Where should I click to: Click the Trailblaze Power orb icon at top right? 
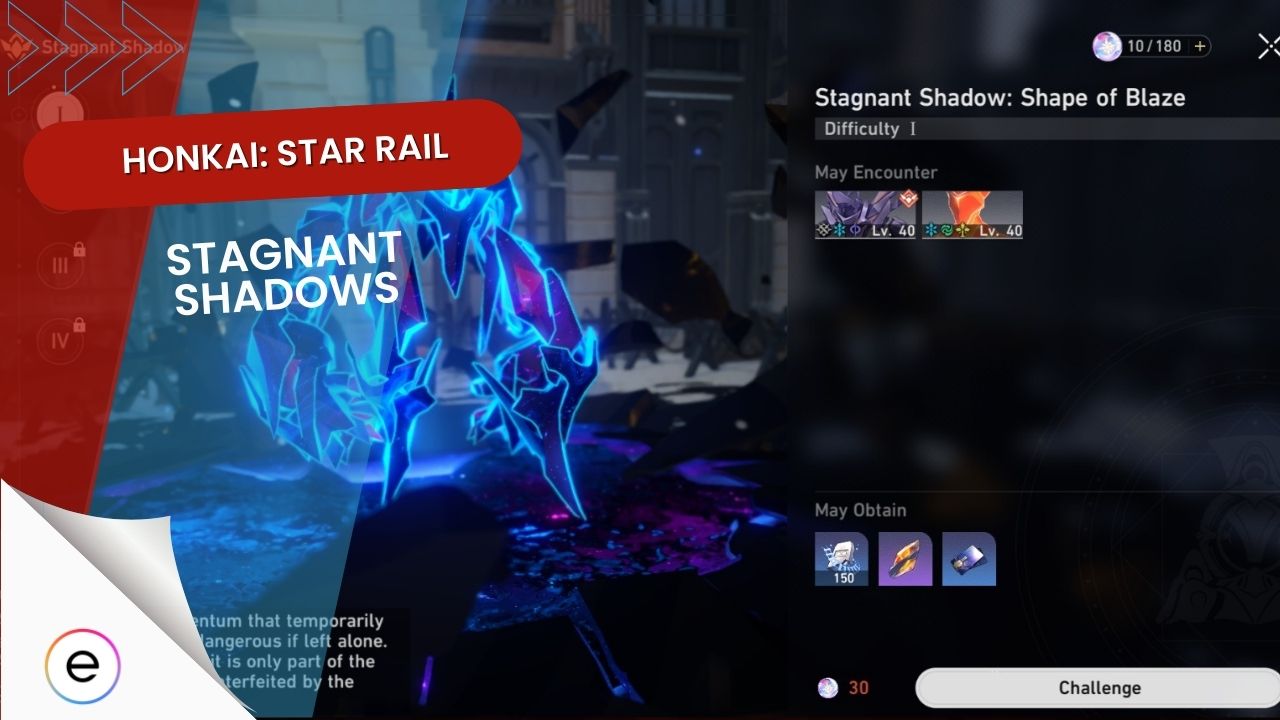[x=1107, y=46]
